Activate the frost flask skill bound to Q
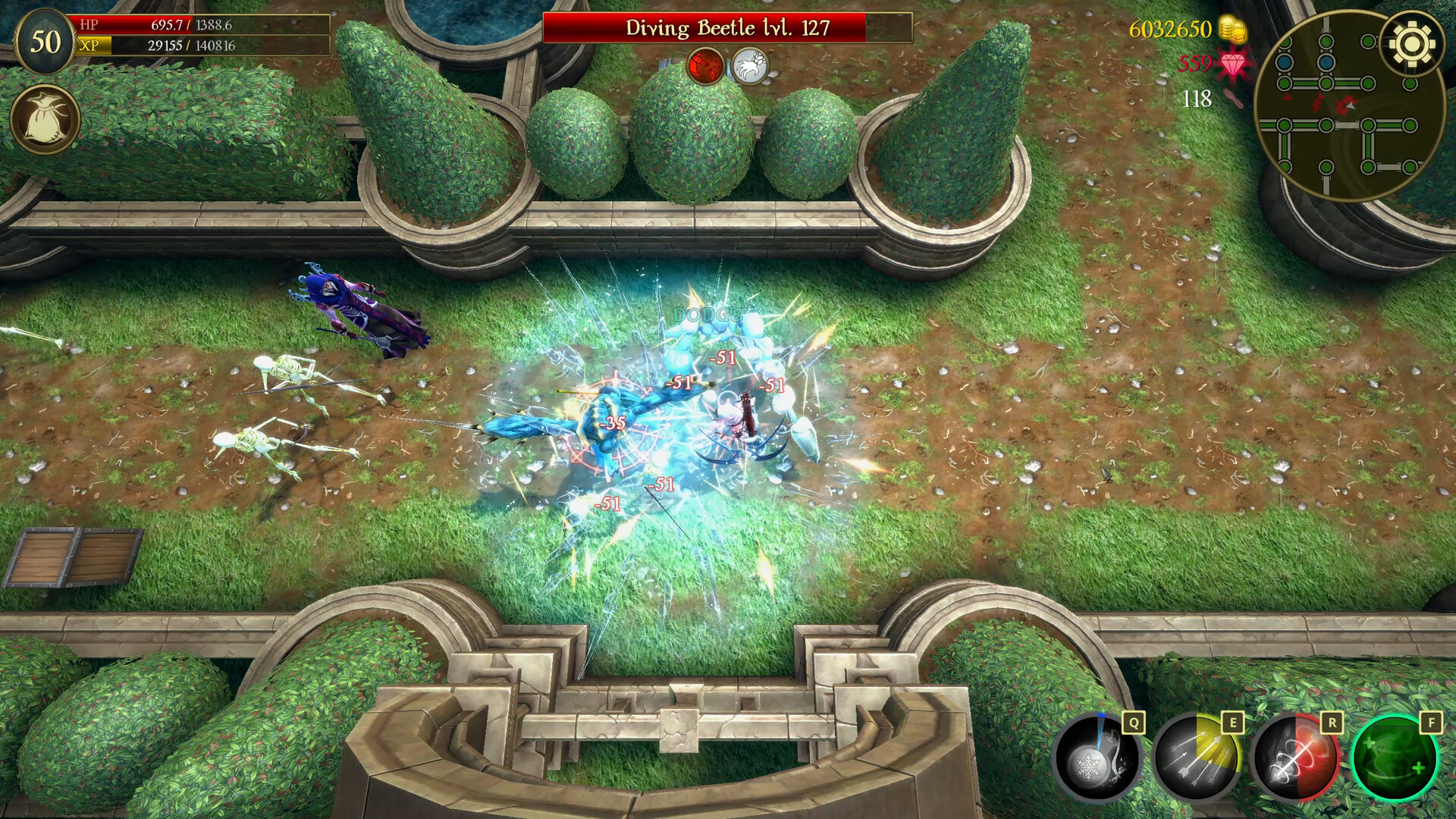The image size is (1456, 819). (x=1098, y=761)
